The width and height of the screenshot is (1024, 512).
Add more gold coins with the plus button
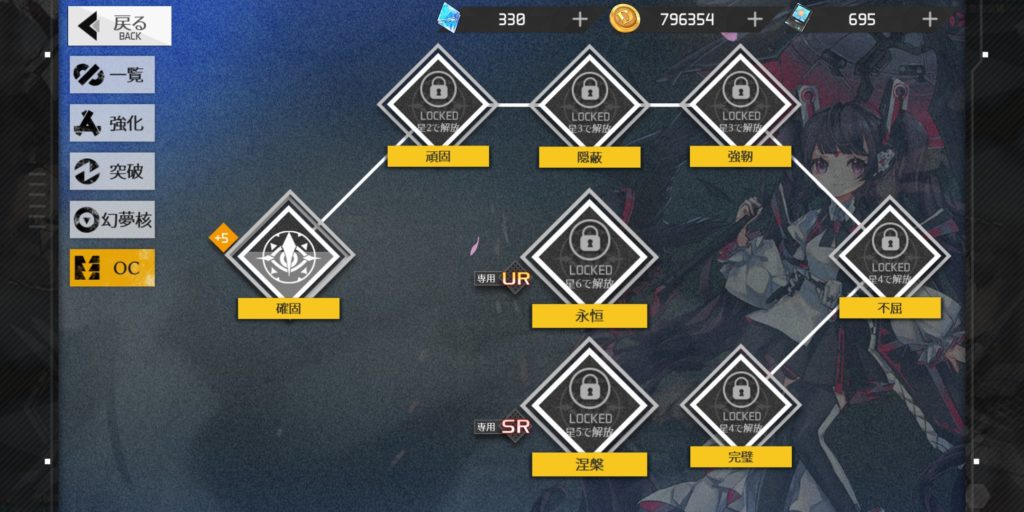coord(755,19)
